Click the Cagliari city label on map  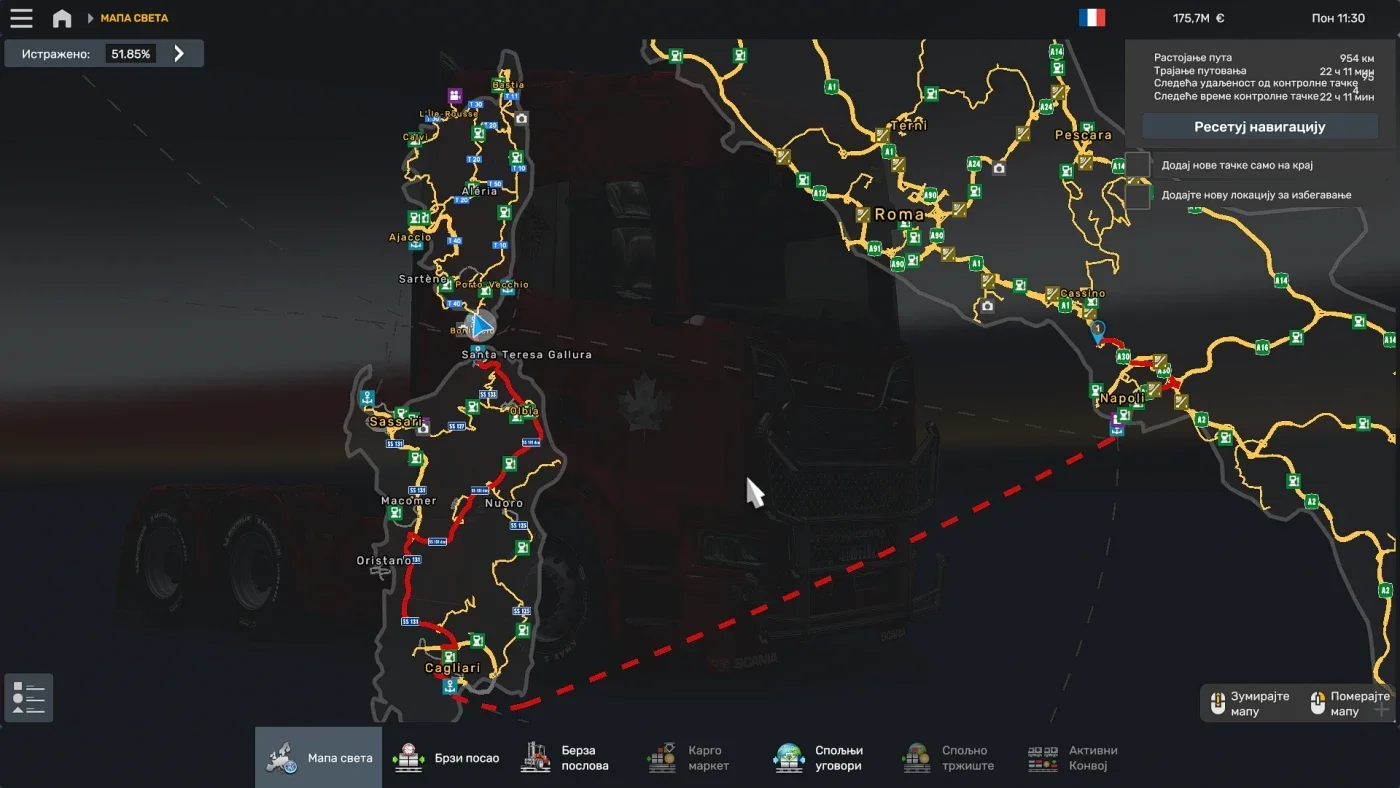452,668
